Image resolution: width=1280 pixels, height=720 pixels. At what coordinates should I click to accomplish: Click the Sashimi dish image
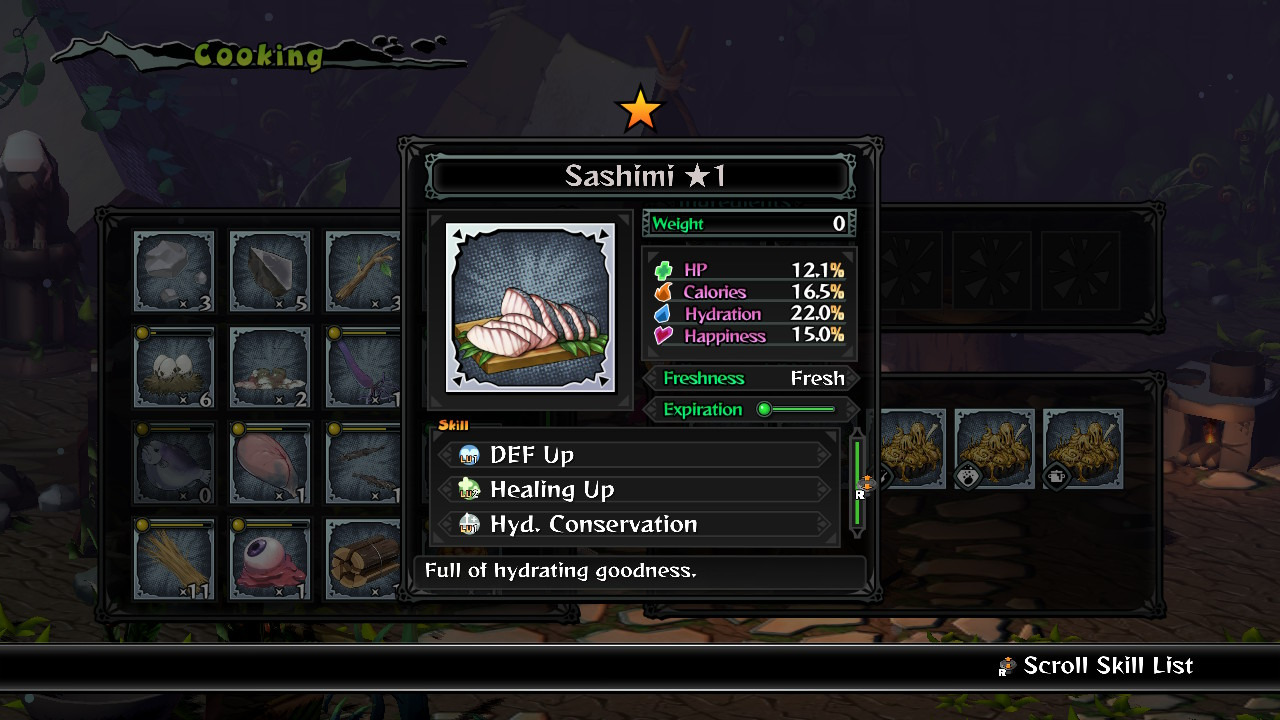[x=530, y=308]
